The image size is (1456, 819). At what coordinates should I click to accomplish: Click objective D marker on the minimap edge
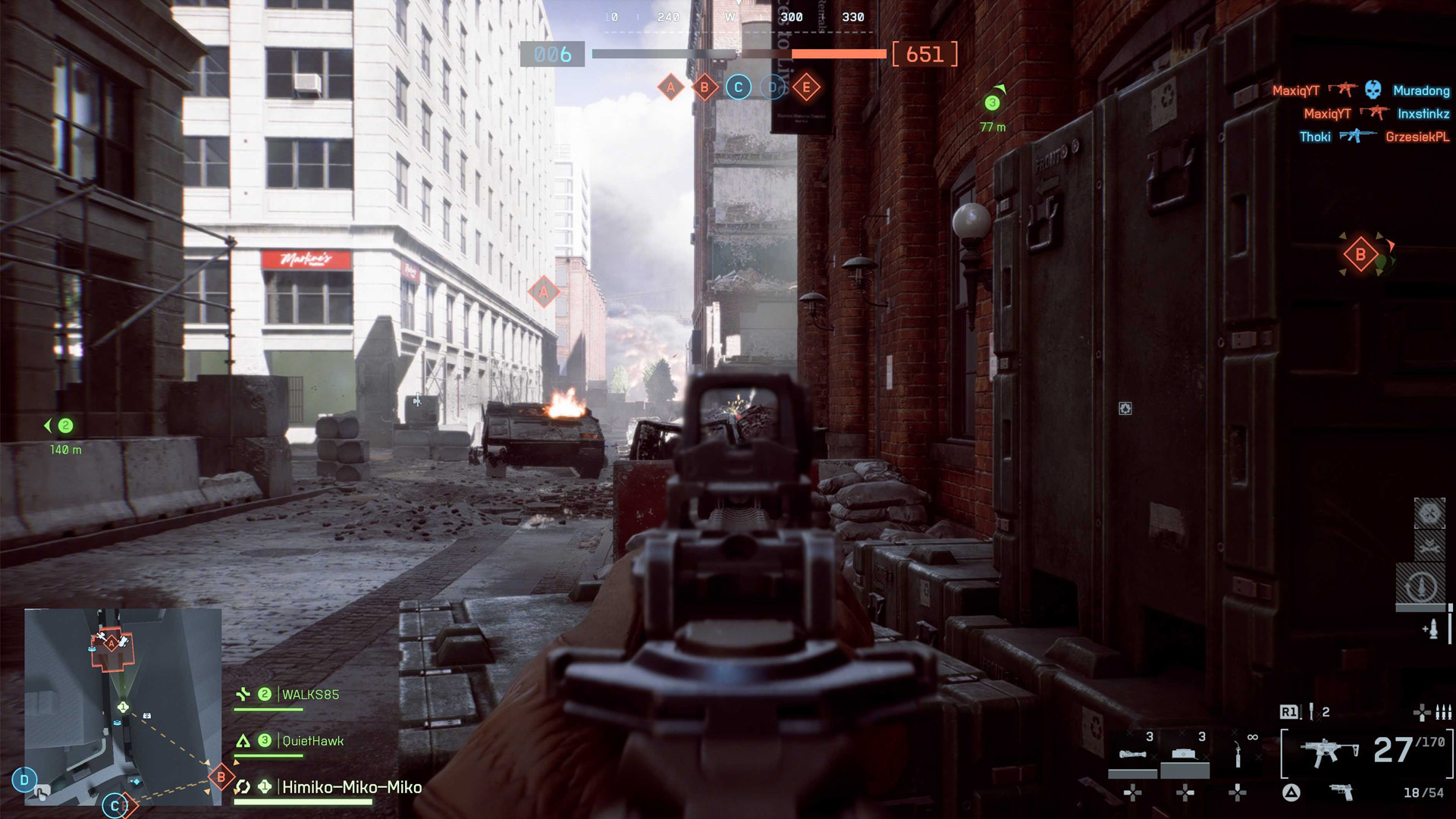pyautogui.click(x=24, y=780)
